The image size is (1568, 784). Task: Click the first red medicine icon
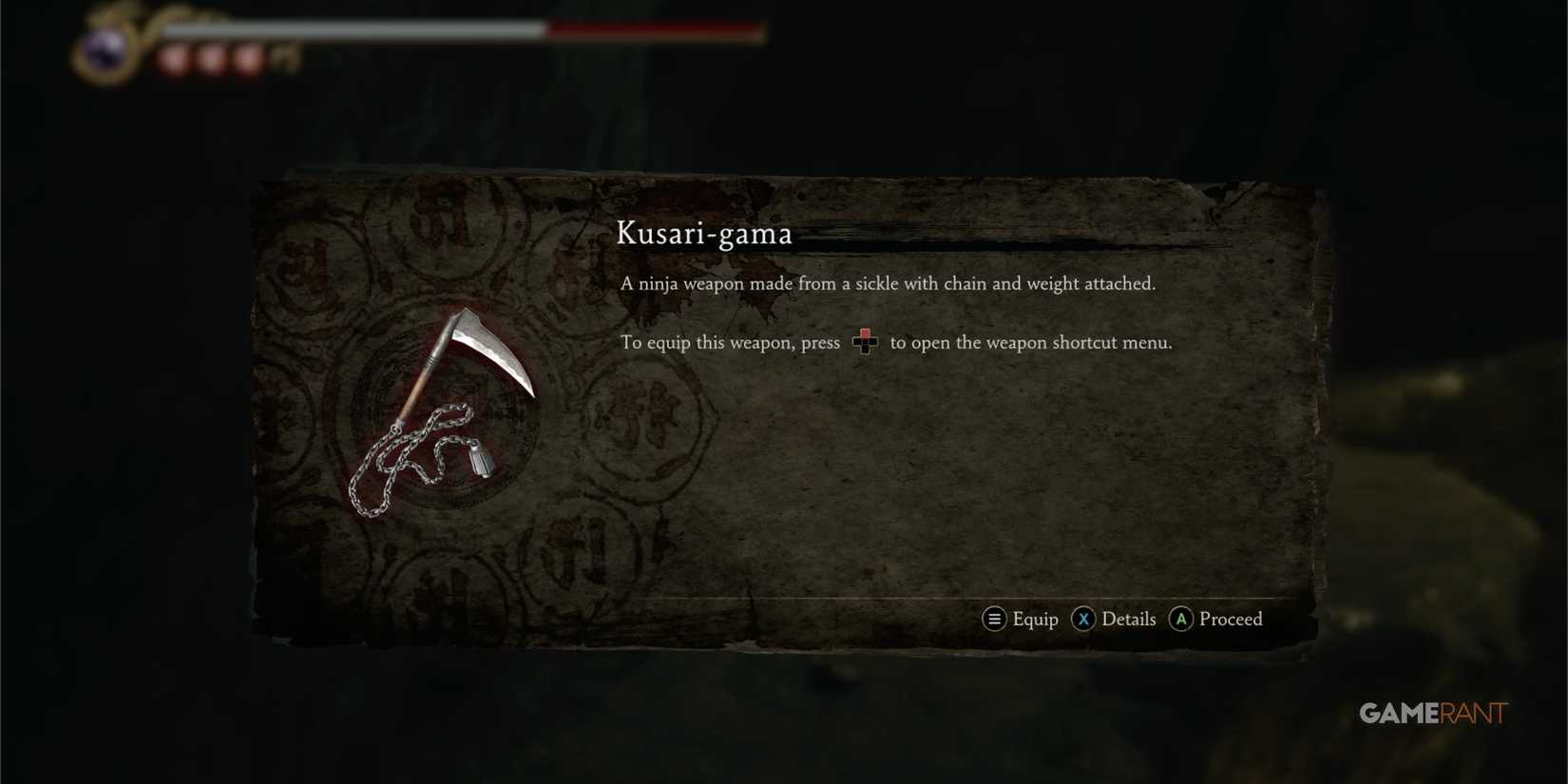pos(171,56)
